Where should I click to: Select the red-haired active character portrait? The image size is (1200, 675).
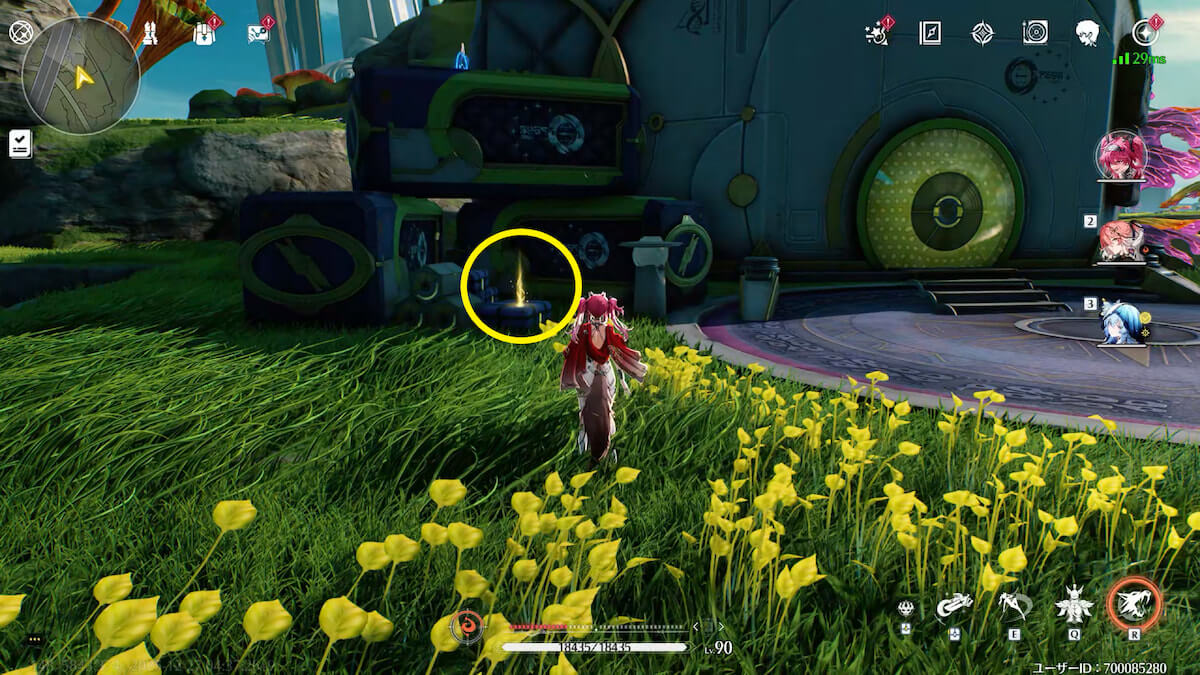1121,157
